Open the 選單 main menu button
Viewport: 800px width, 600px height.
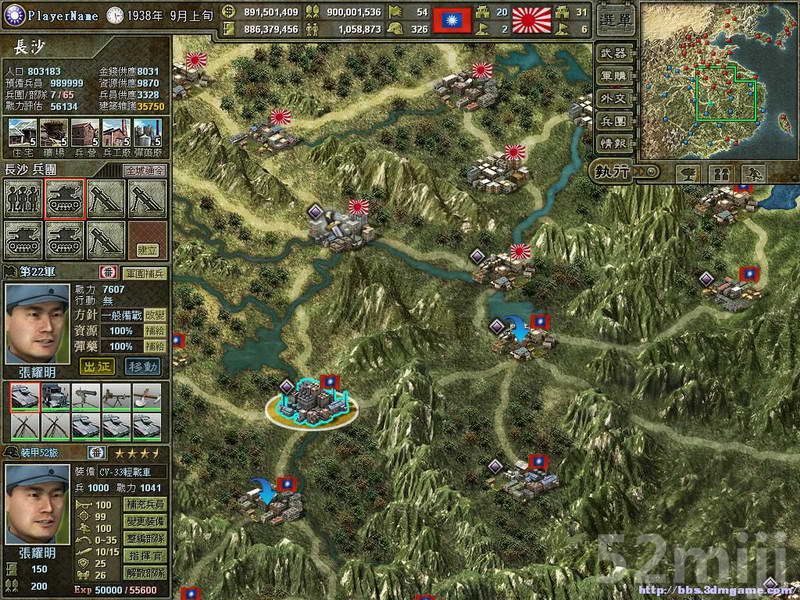[614, 21]
